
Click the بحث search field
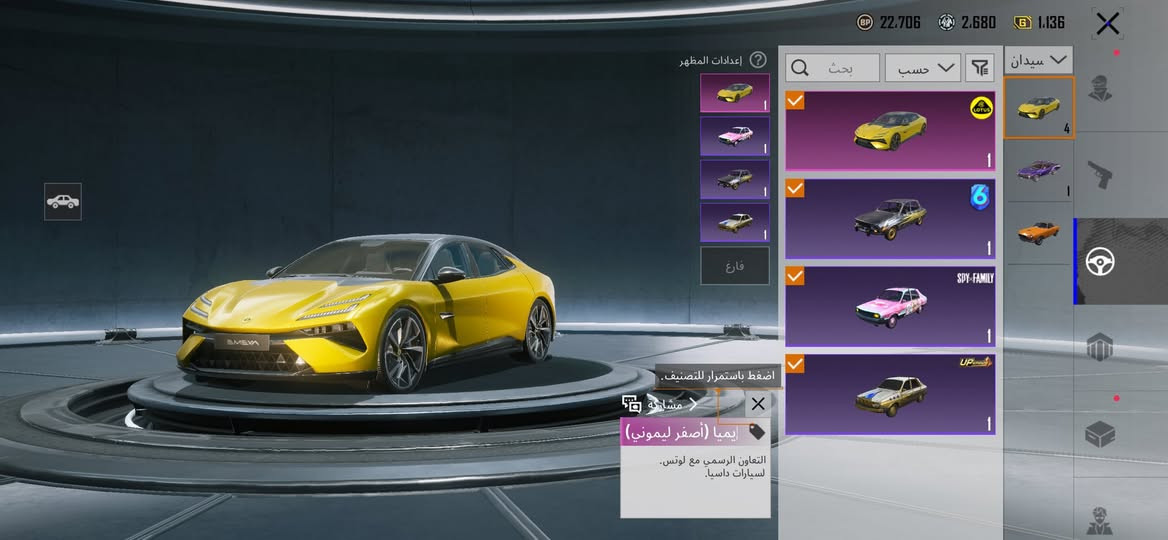point(833,68)
